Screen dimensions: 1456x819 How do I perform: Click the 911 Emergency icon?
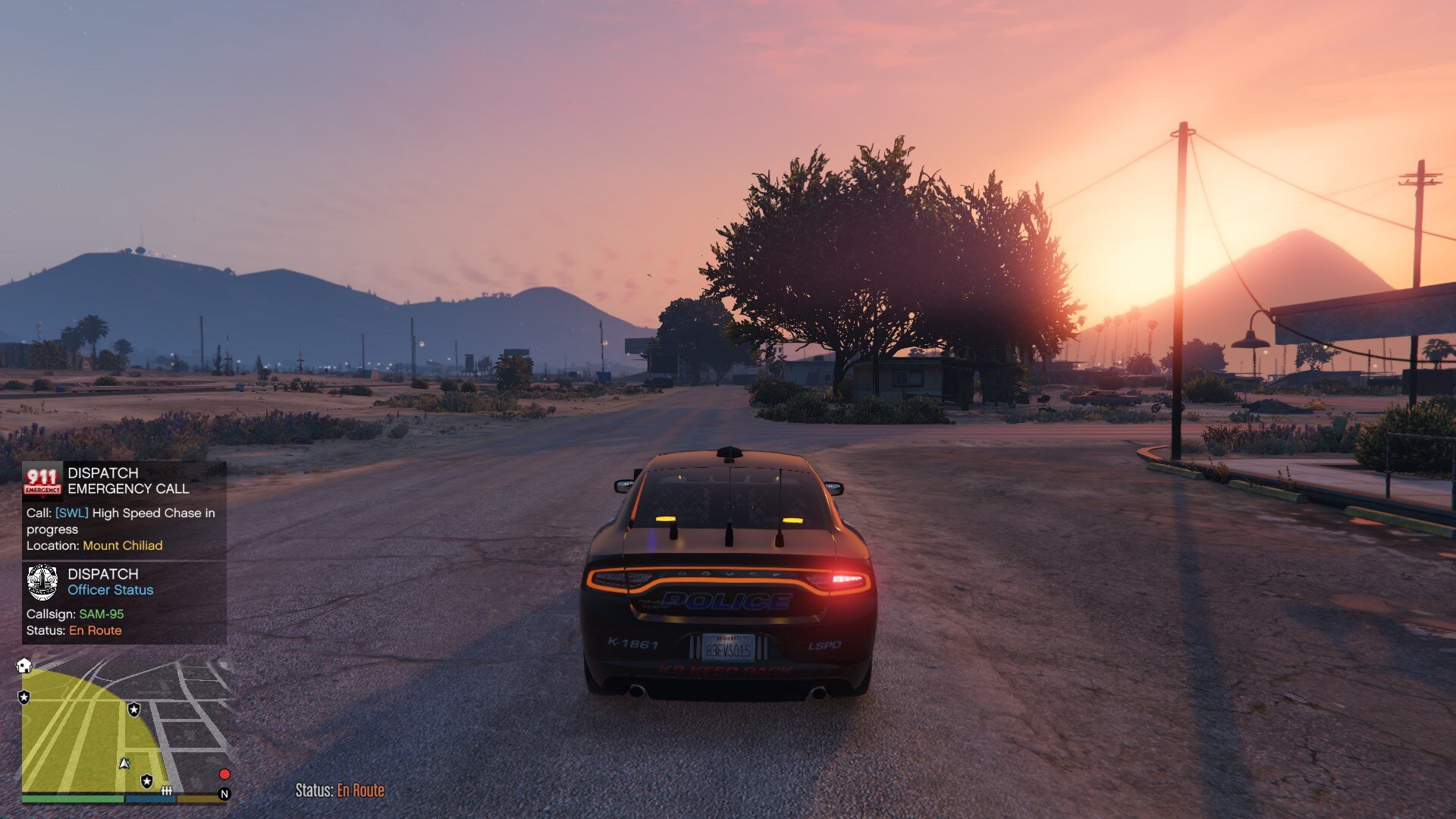point(42,481)
